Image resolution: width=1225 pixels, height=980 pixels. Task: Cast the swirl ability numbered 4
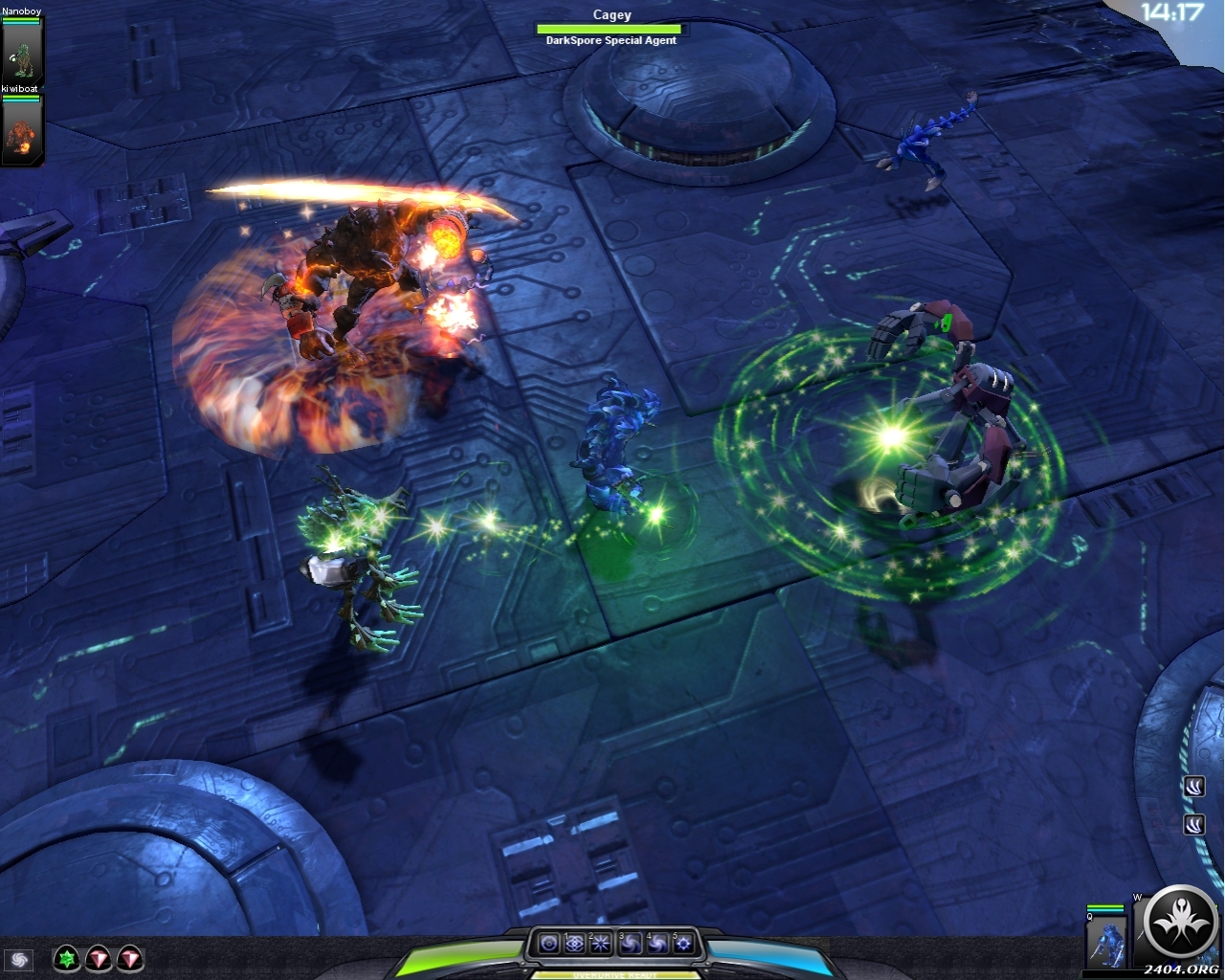[x=657, y=944]
